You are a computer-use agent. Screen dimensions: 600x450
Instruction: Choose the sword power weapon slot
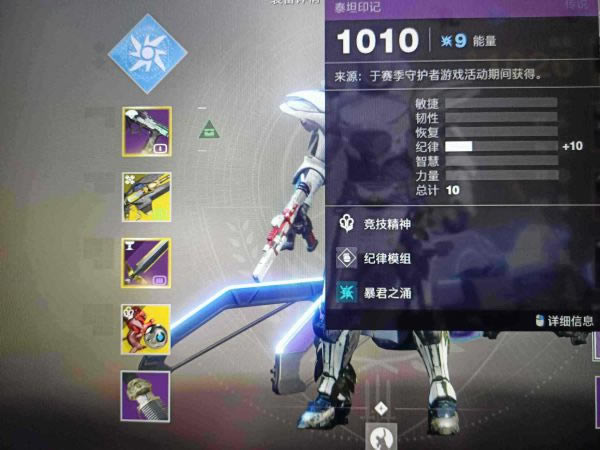coord(146,263)
